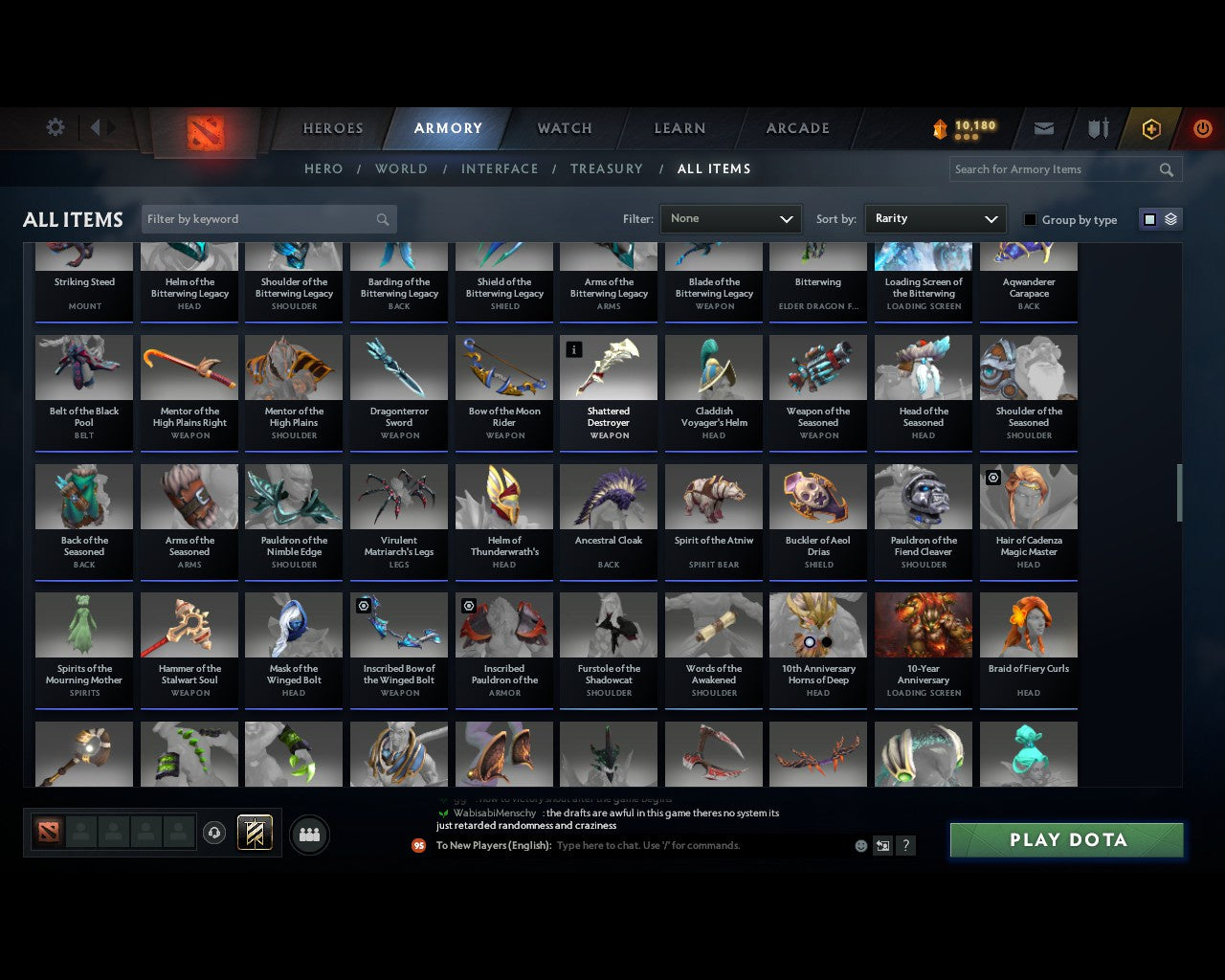Click the shield and sword inventory icon

pyautogui.click(x=1097, y=128)
